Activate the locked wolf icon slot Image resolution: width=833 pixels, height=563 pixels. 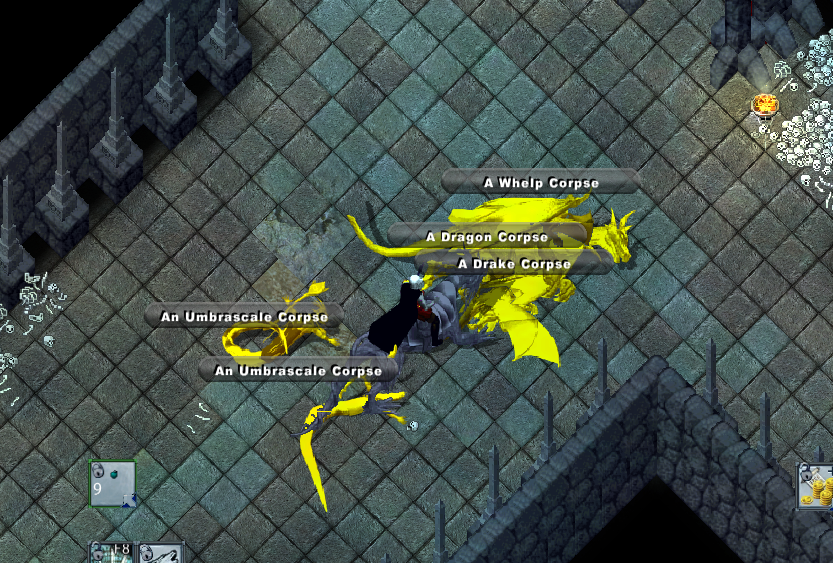[x=161, y=553]
